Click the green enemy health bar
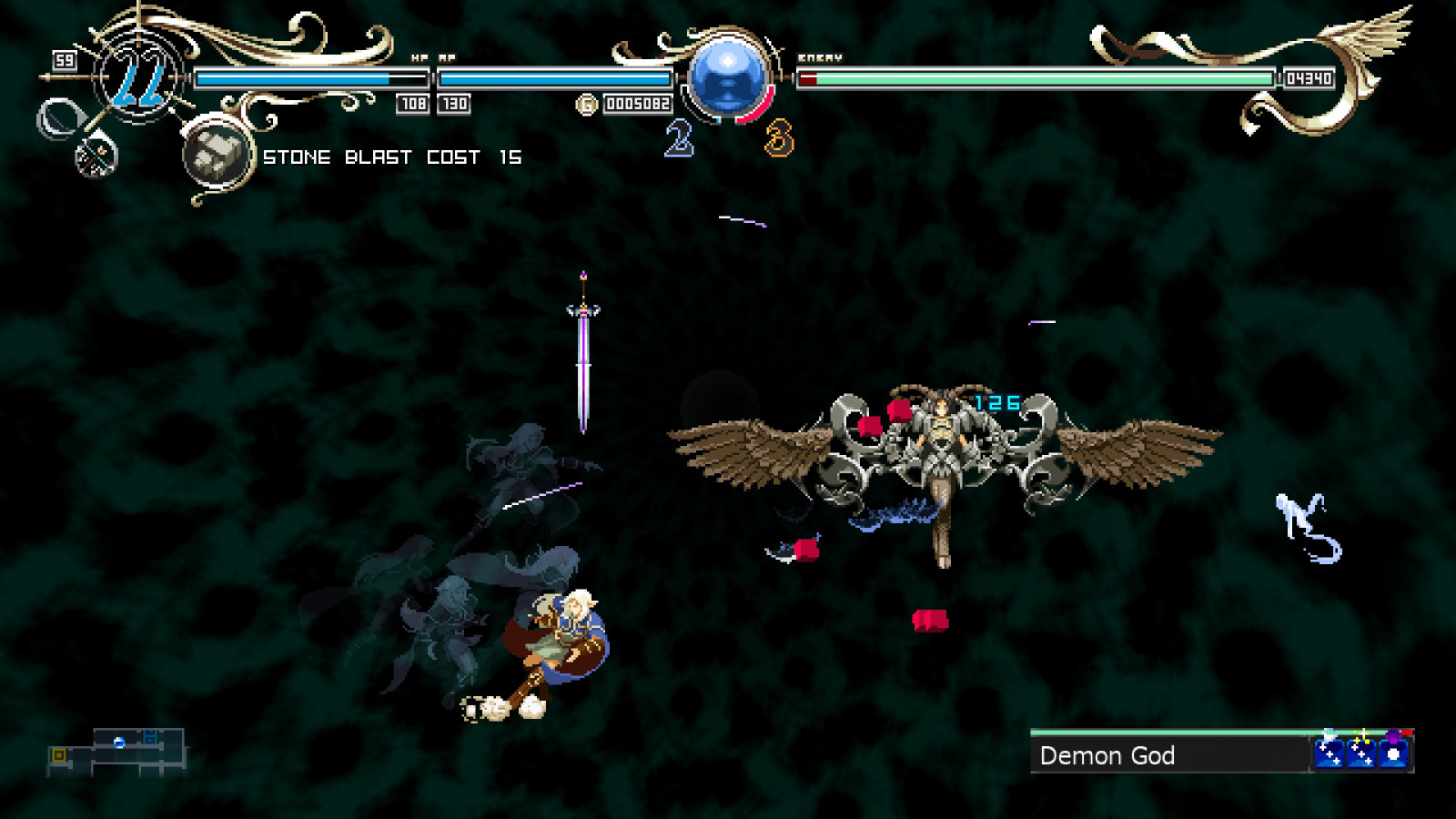Viewport: 1456px width, 819px height. tap(1037, 79)
